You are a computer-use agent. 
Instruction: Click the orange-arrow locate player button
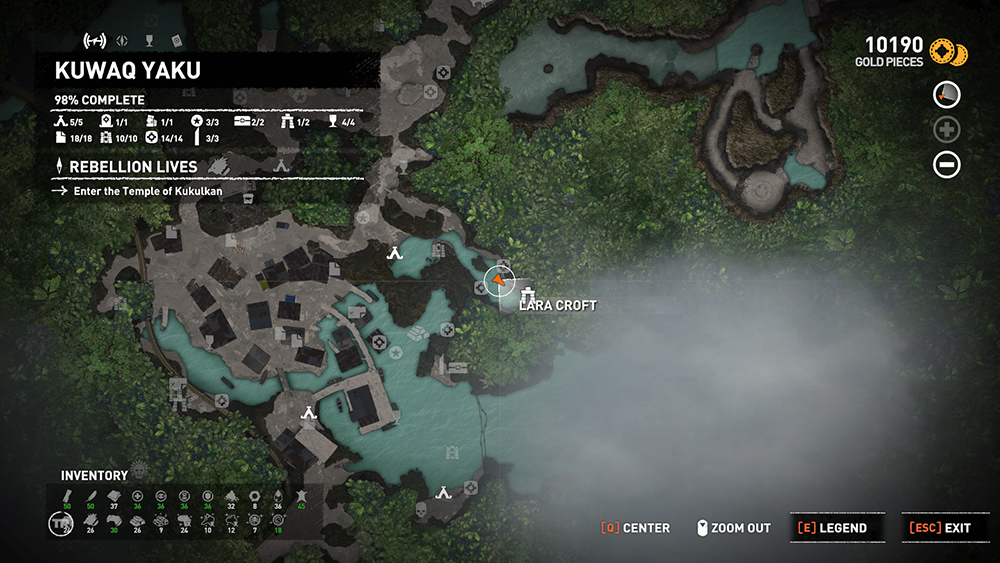(x=947, y=95)
